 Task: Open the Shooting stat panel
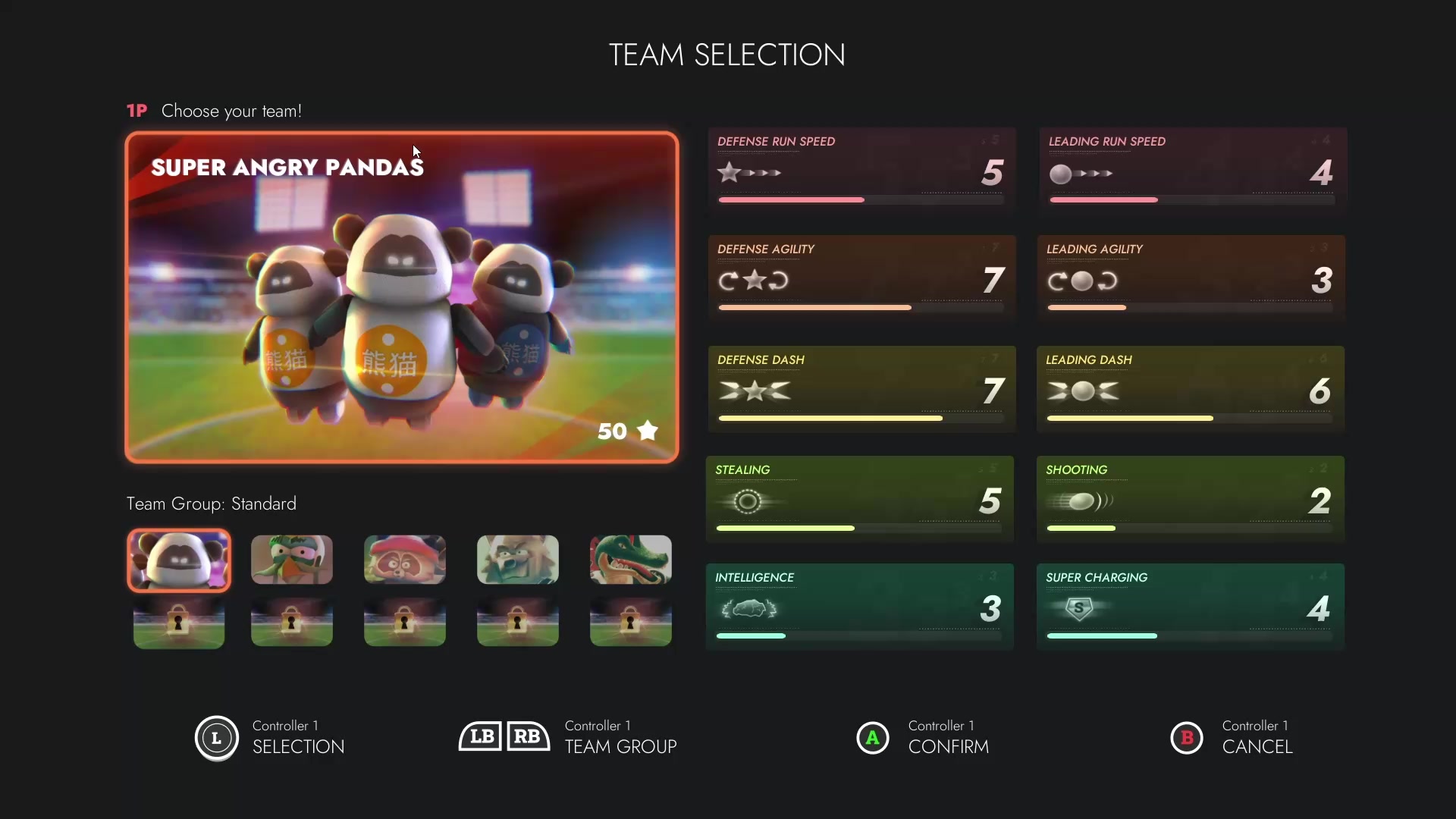[x=1190, y=497]
